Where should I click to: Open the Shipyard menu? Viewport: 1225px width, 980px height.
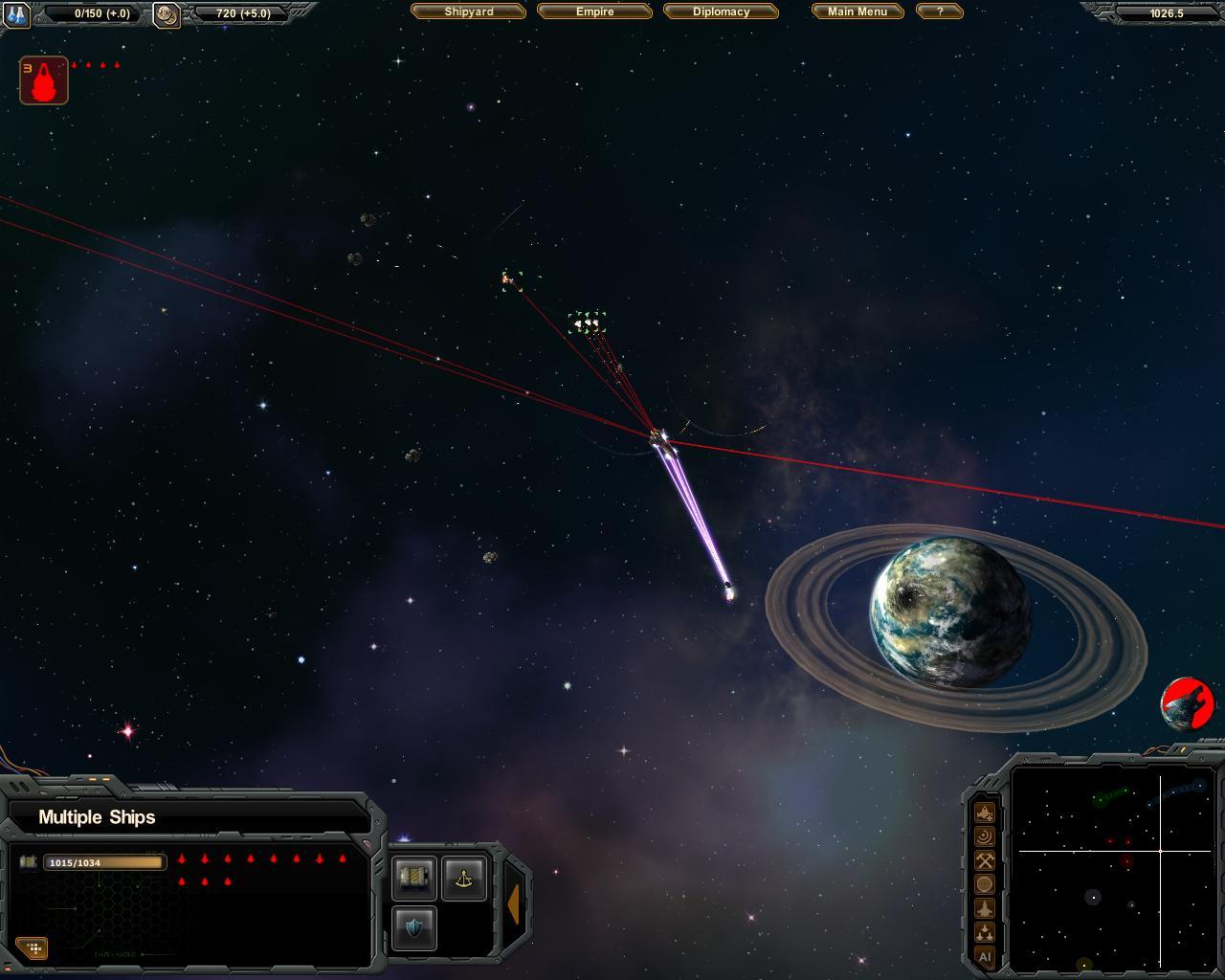(469, 11)
